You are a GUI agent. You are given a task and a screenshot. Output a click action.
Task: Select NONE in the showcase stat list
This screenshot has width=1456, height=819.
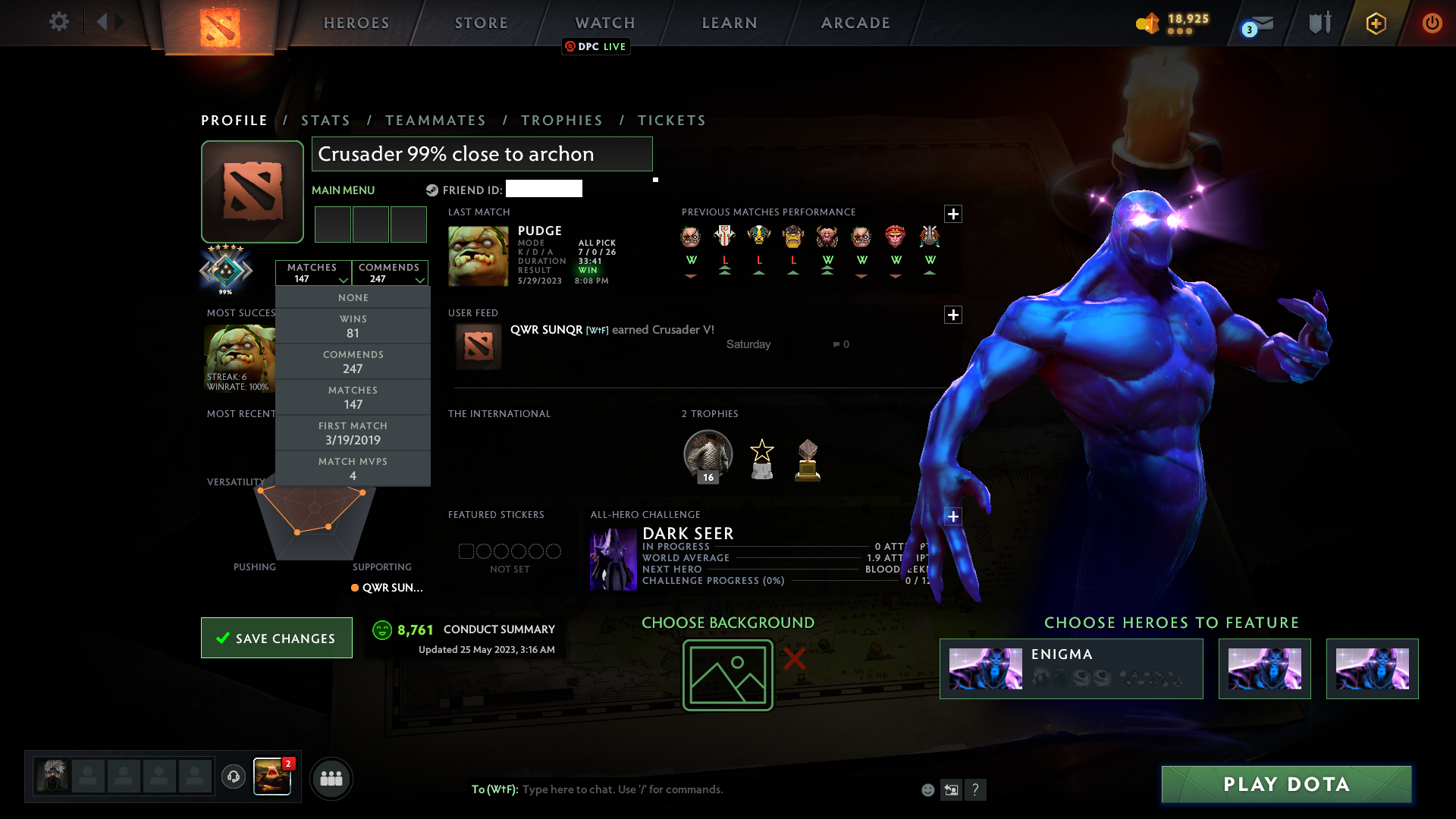[x=353, y=297]
